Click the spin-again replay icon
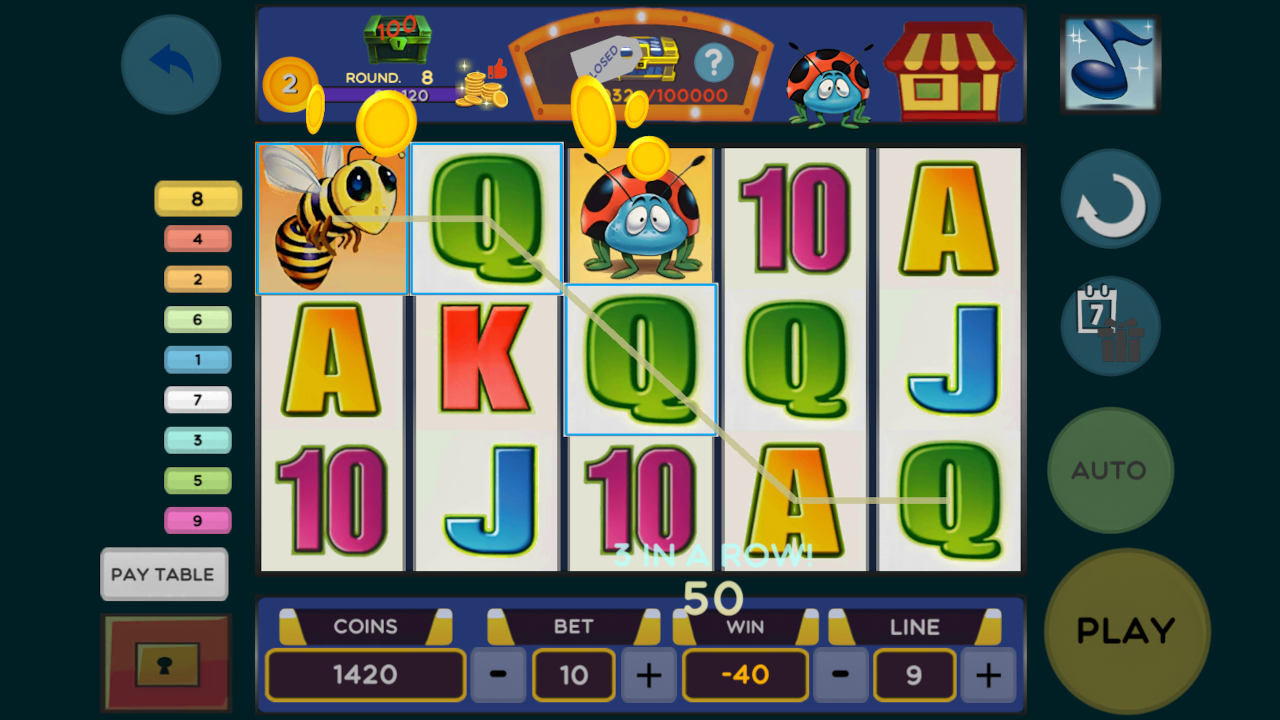Screen dimensions: 1280x720 coord(1110,198)
